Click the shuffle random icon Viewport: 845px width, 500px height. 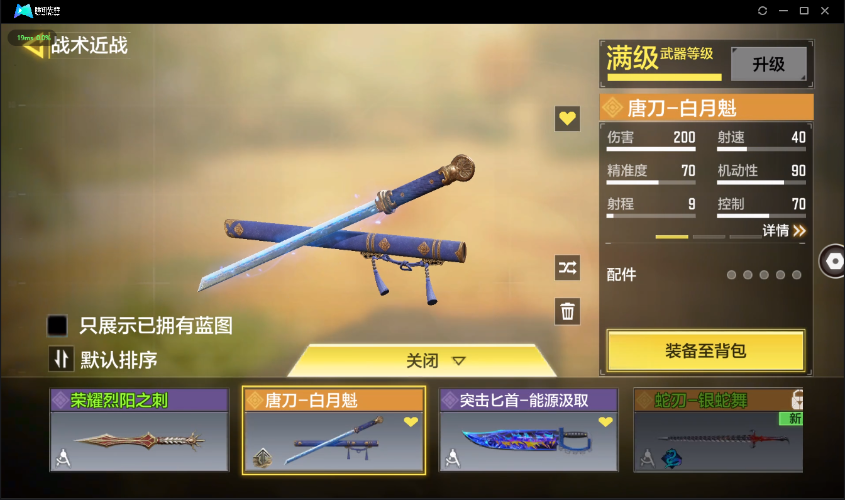pyautogui.click(x=568, y=267)
